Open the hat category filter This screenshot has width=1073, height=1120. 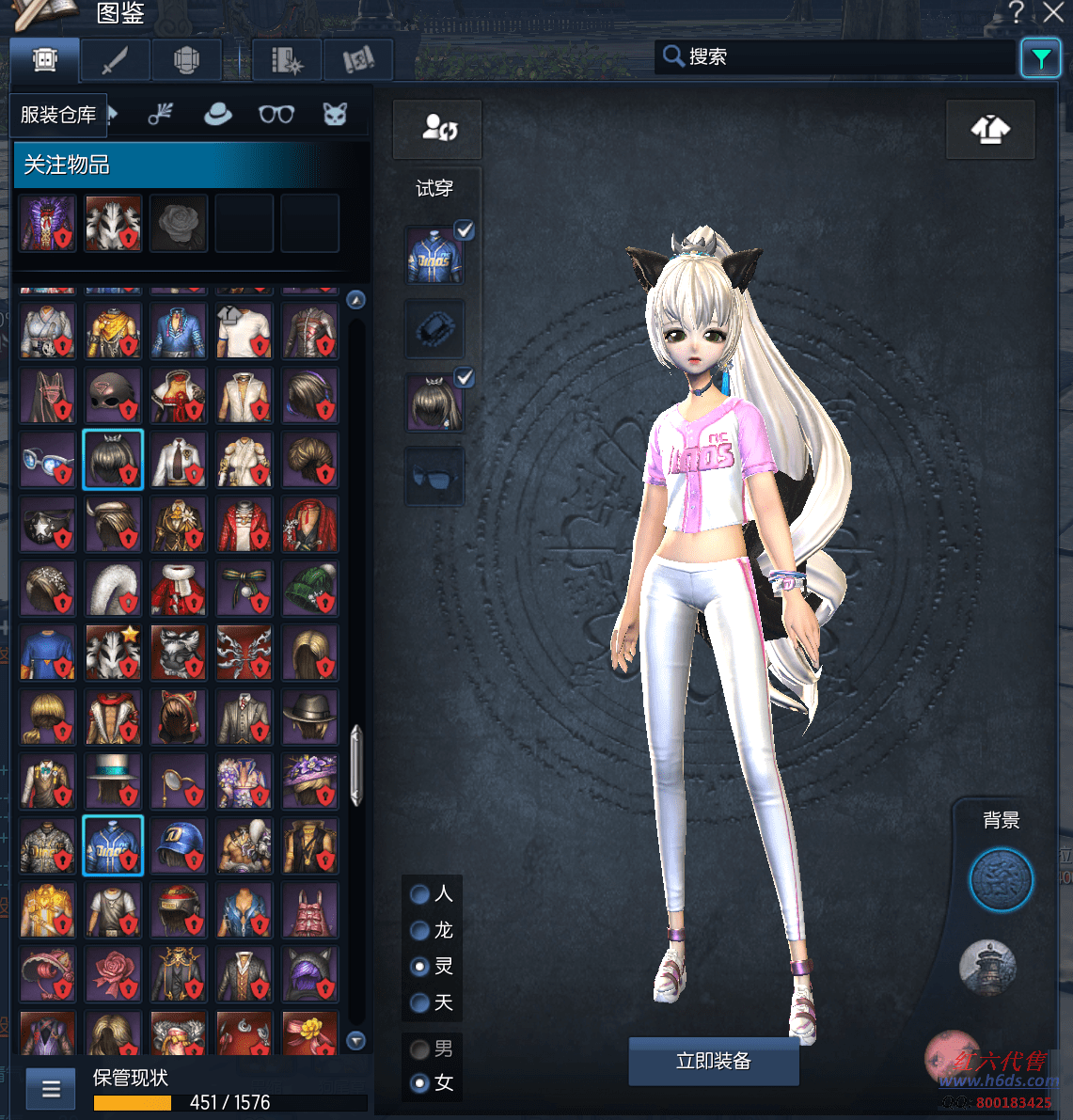click(218, 115)
